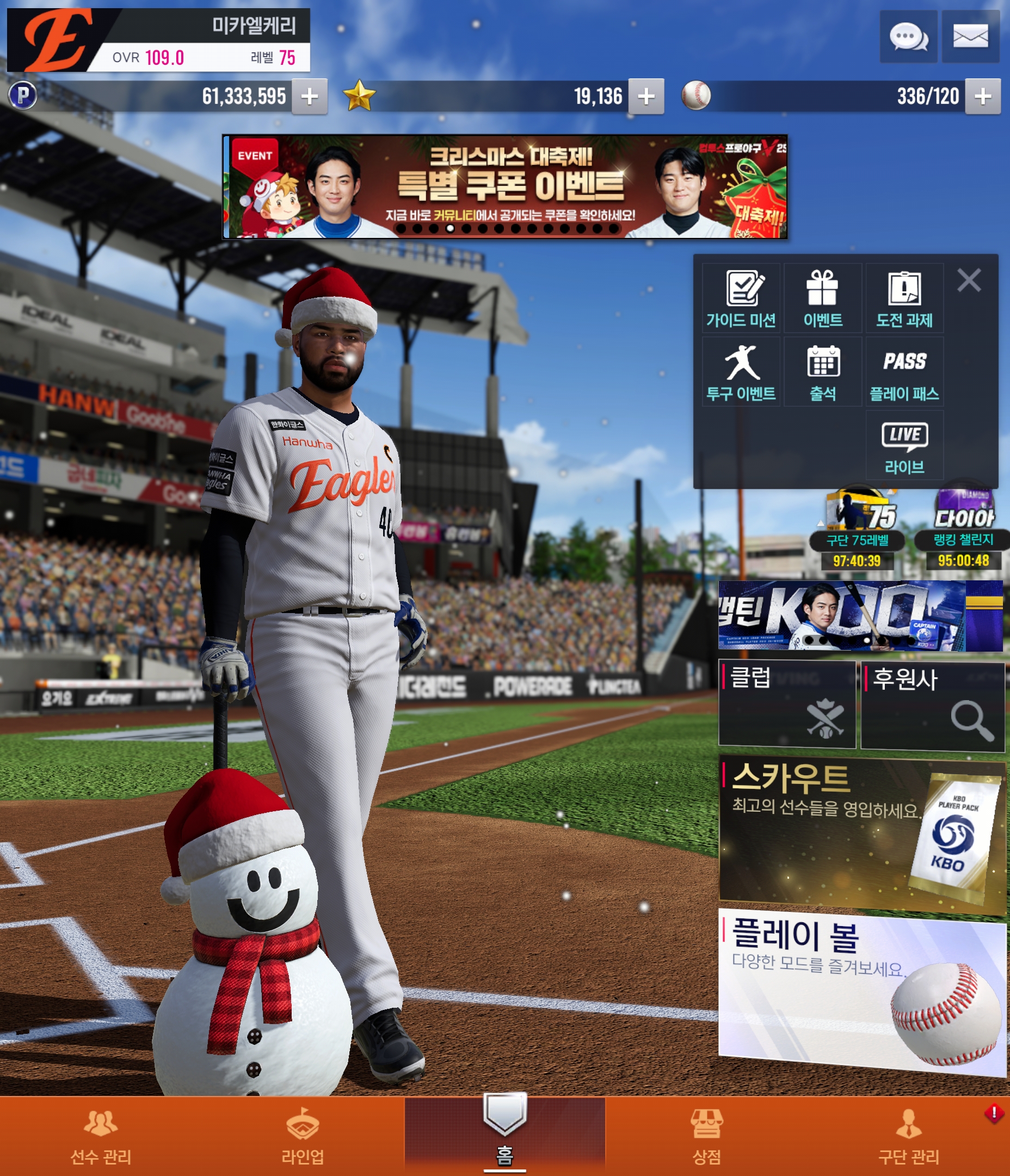Open the 투구 이벤트 pitching event
The width and height of the screenshot is (1010, 1176).
point(741,372)
